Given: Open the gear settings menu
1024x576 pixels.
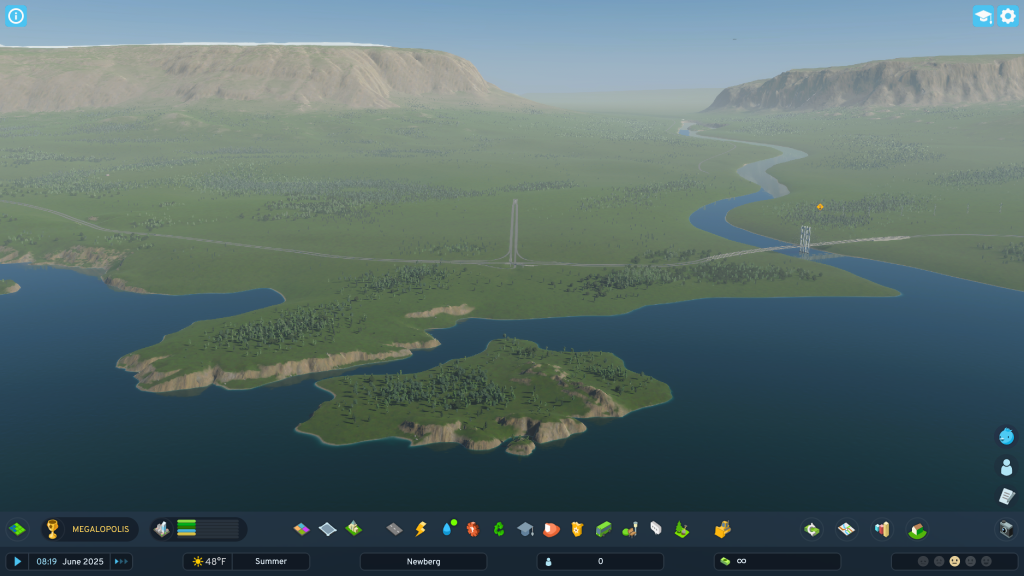Looking at the screenshot, I should pos(1008,16).
